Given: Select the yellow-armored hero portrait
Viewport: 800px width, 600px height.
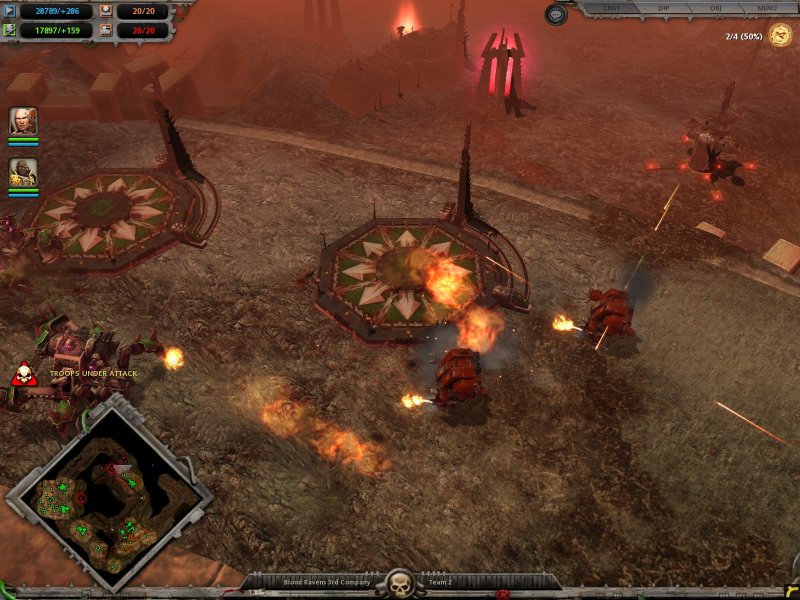Looking at the screenshot, I should click(23, 172).
